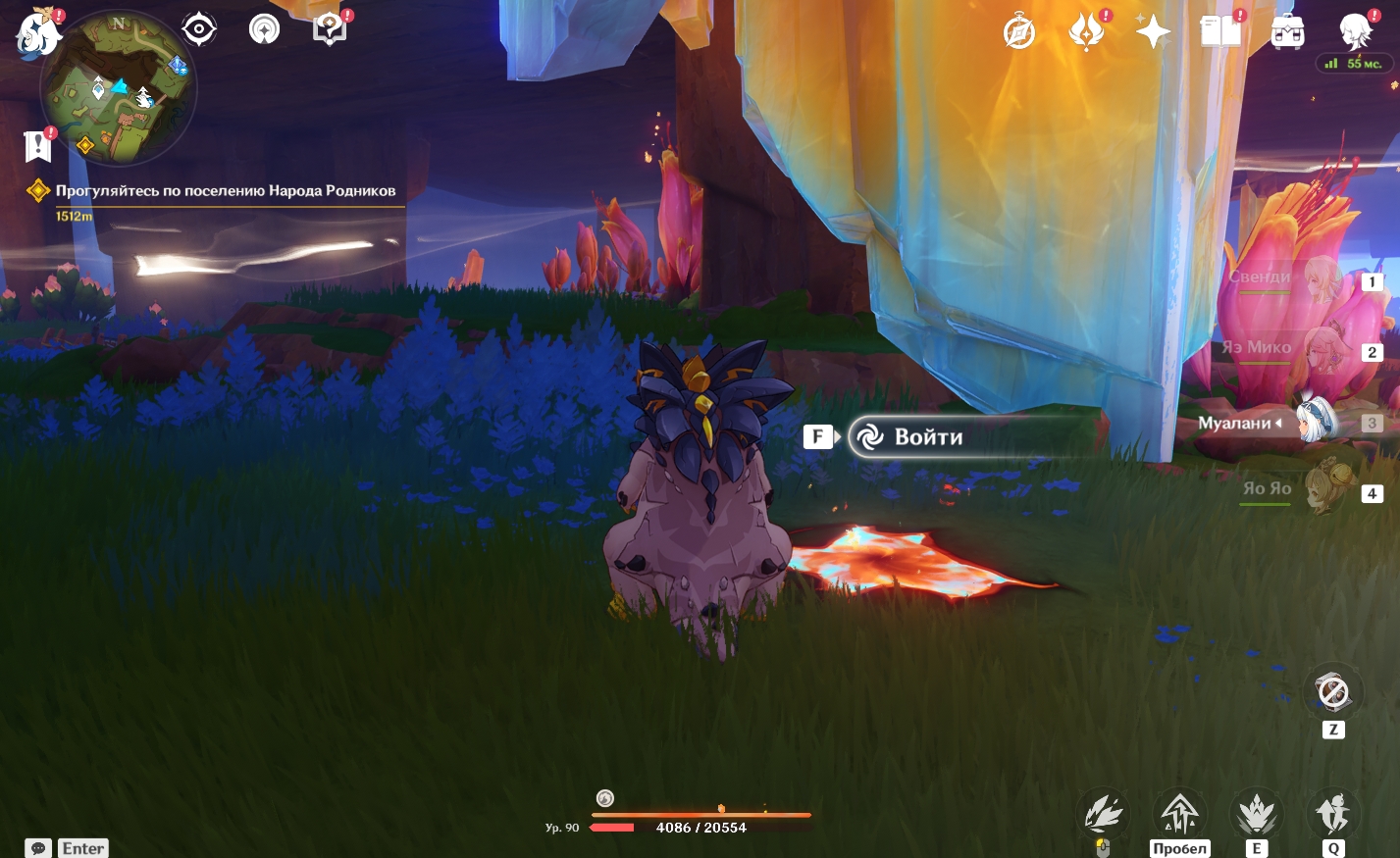1400x858 pixels.
Task: Open the backpack inventory icon
Action: pos(1287,32)
